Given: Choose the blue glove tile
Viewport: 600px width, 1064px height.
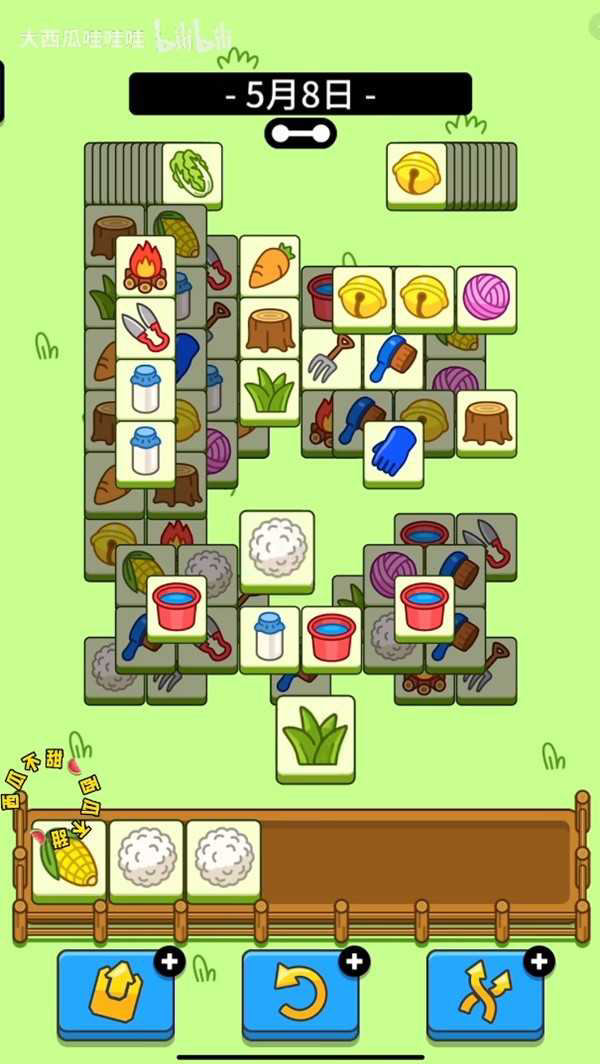Looking at the screenshot, I should pos(393,451).
